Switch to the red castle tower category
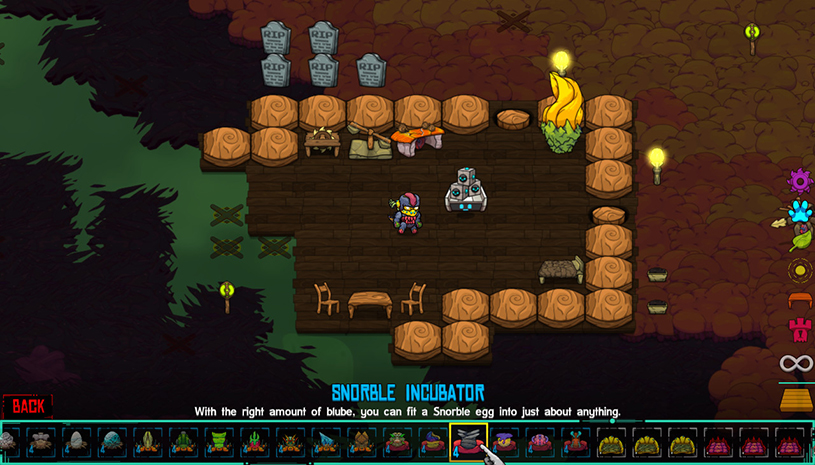 pyautogui.click(x=799, y=330)
